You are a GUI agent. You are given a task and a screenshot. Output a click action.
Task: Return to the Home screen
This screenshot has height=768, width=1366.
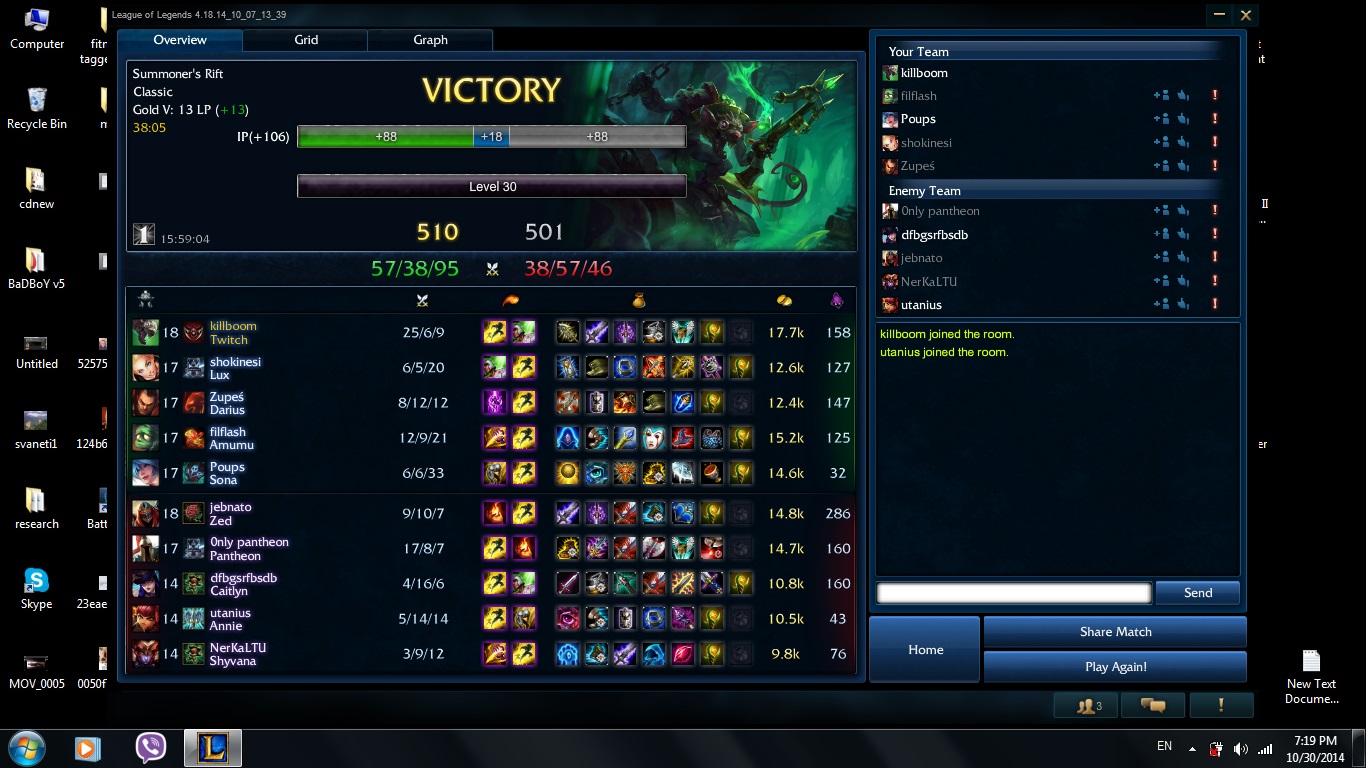point(925,650)
